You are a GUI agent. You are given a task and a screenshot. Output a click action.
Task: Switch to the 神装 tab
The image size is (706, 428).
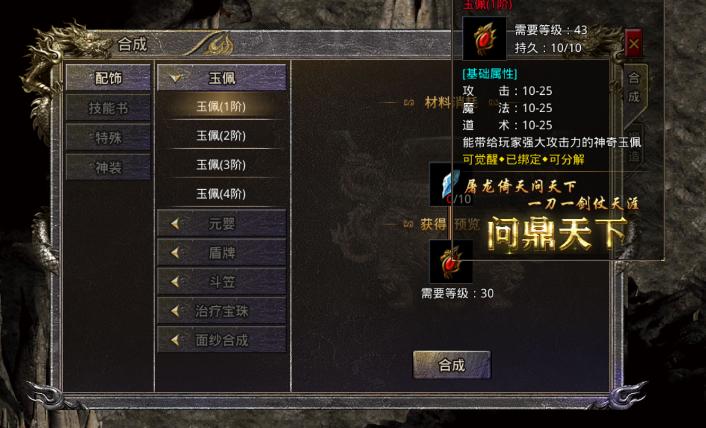[x=107, y=166]
